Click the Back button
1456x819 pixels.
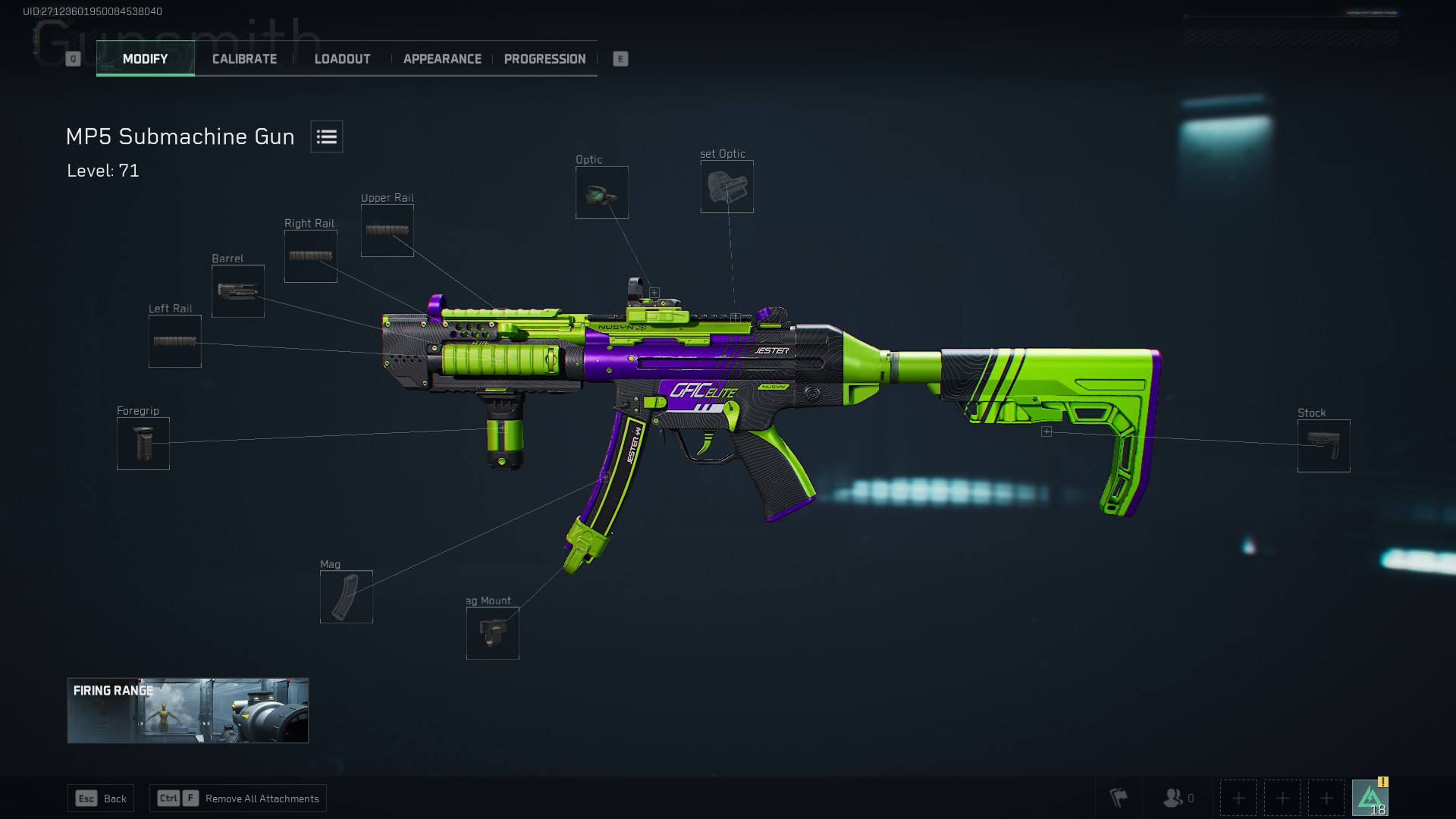(100, 798)
